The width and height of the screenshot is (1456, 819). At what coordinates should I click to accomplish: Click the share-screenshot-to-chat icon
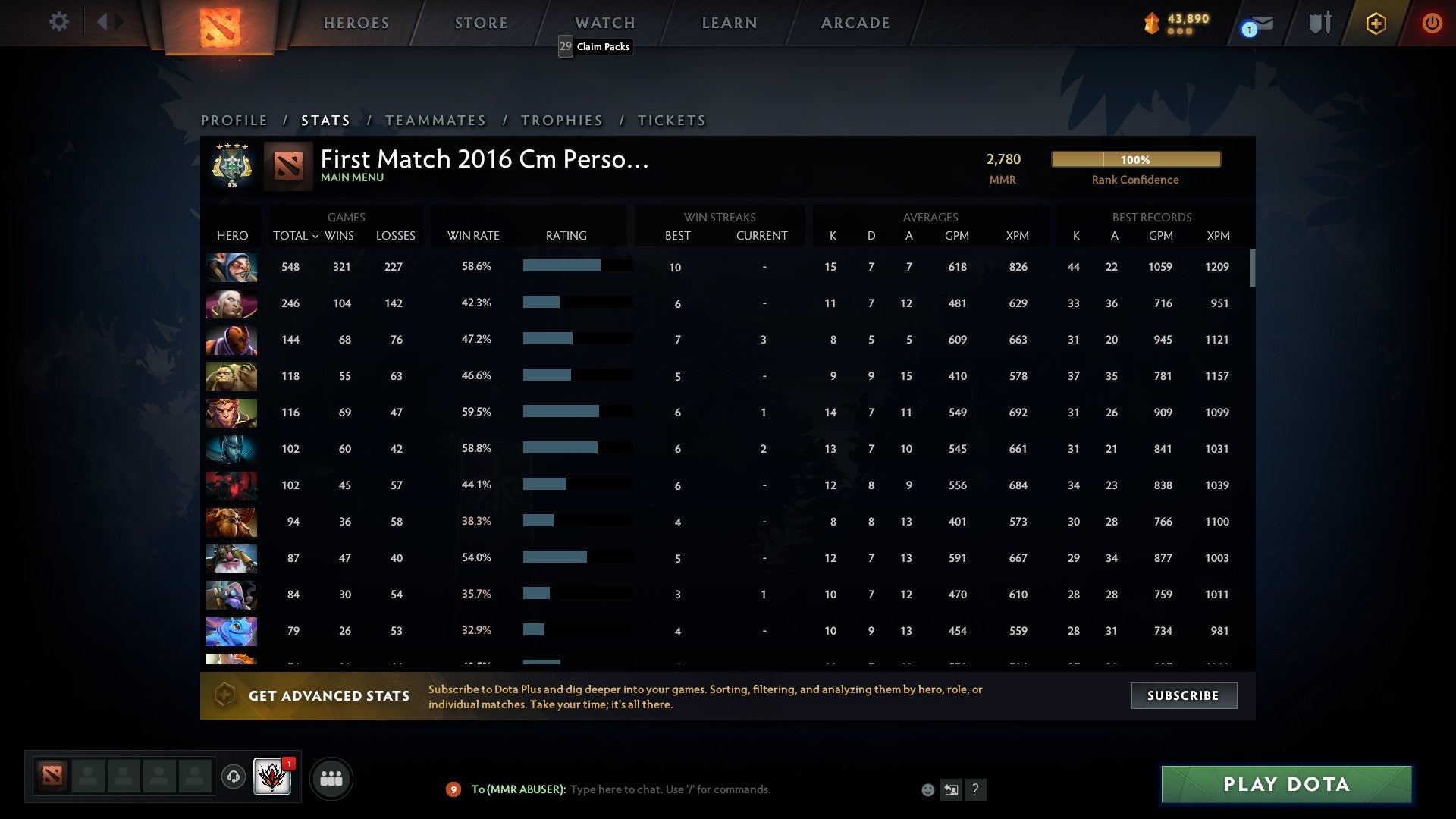click(951, 789)
